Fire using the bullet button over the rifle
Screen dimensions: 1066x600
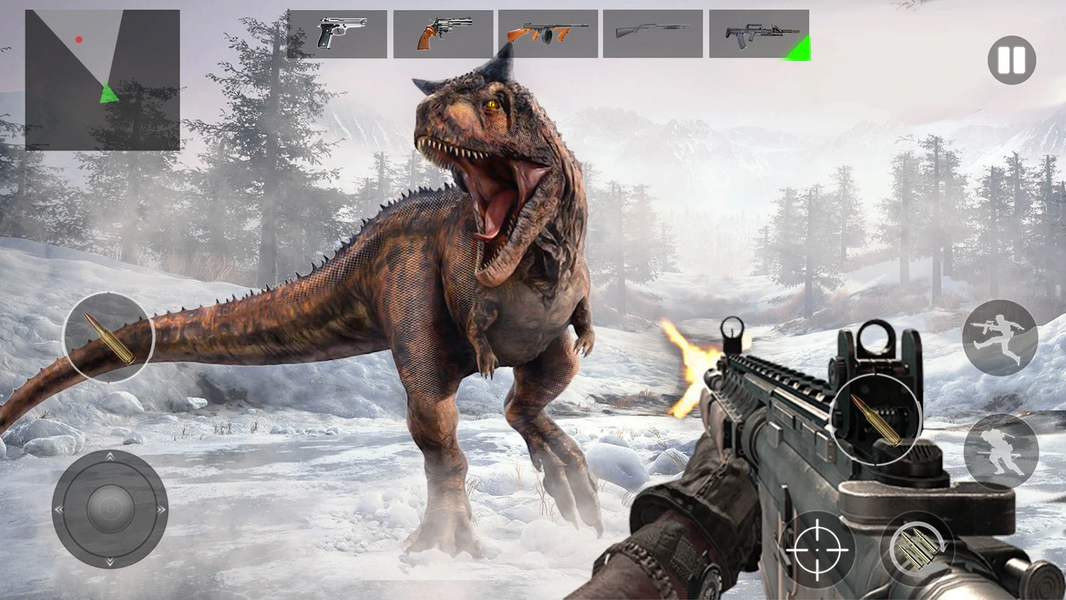pyautogui.click(x=875, y=419)
